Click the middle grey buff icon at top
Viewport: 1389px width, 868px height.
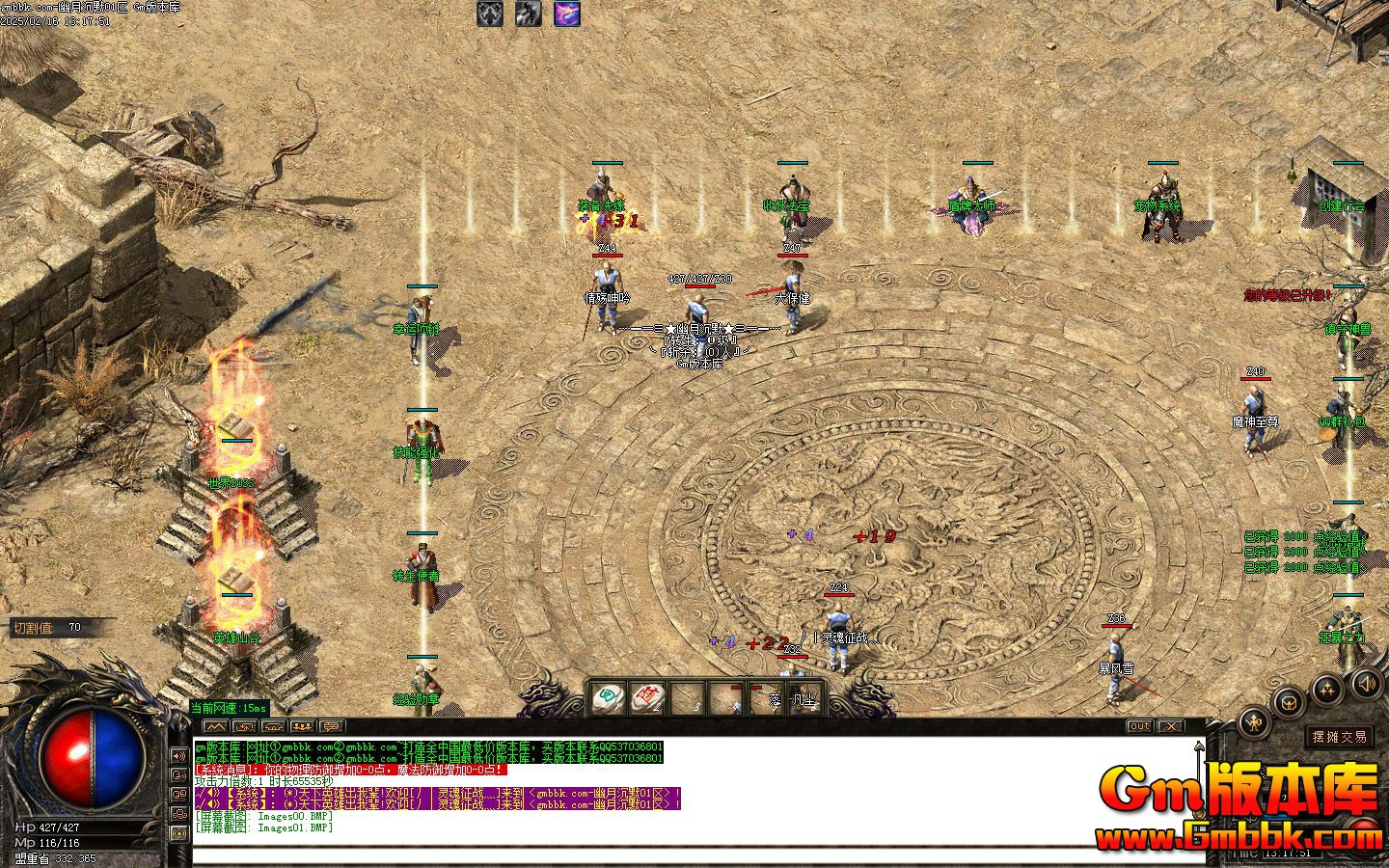coord(528,14)
